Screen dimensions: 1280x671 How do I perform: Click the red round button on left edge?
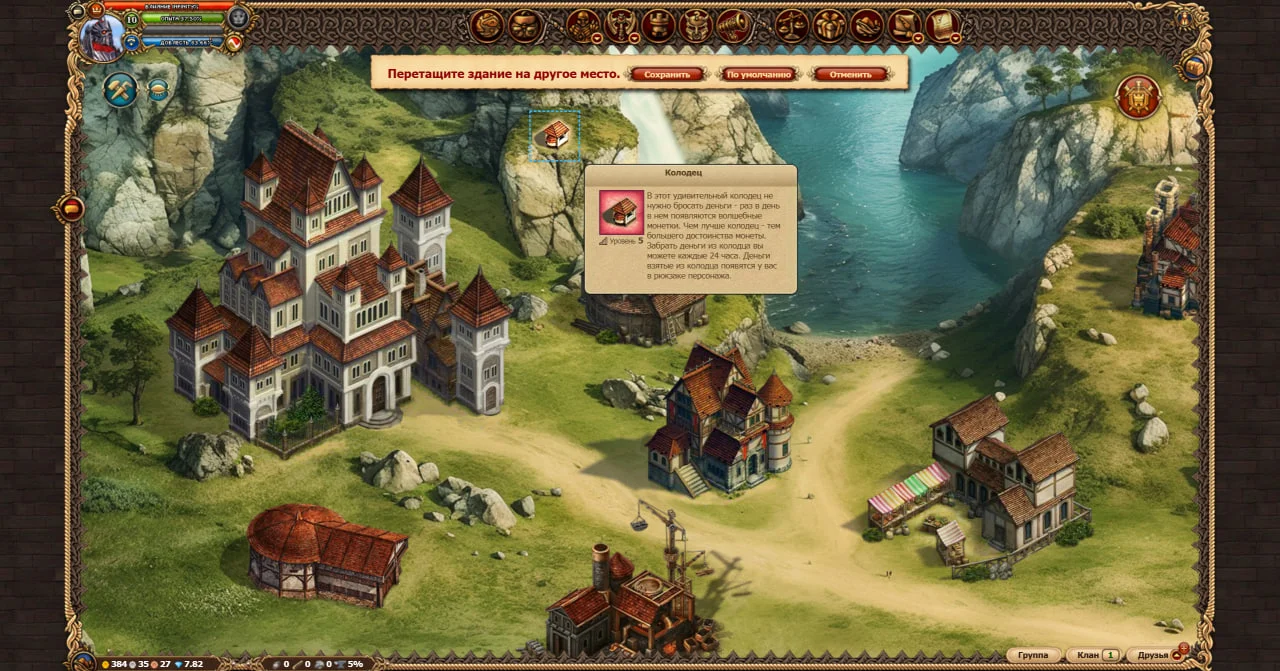coord(71,208)
